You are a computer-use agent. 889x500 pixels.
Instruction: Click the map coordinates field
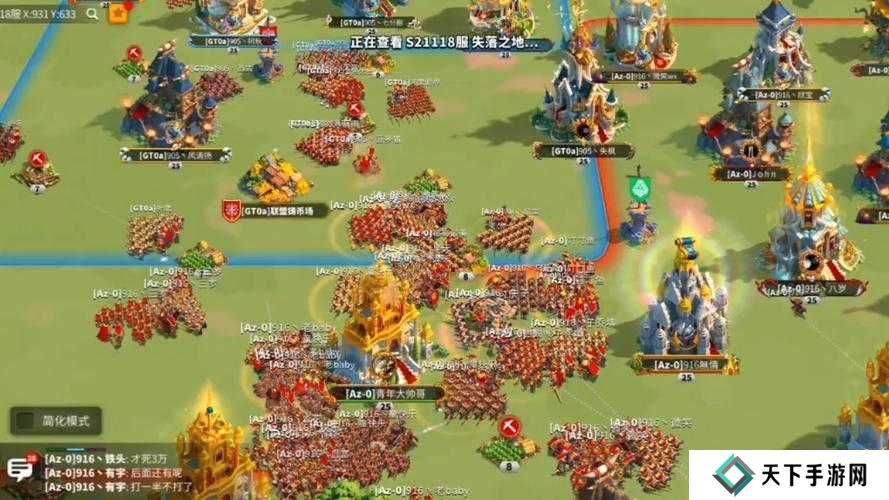tap(38, 14)
